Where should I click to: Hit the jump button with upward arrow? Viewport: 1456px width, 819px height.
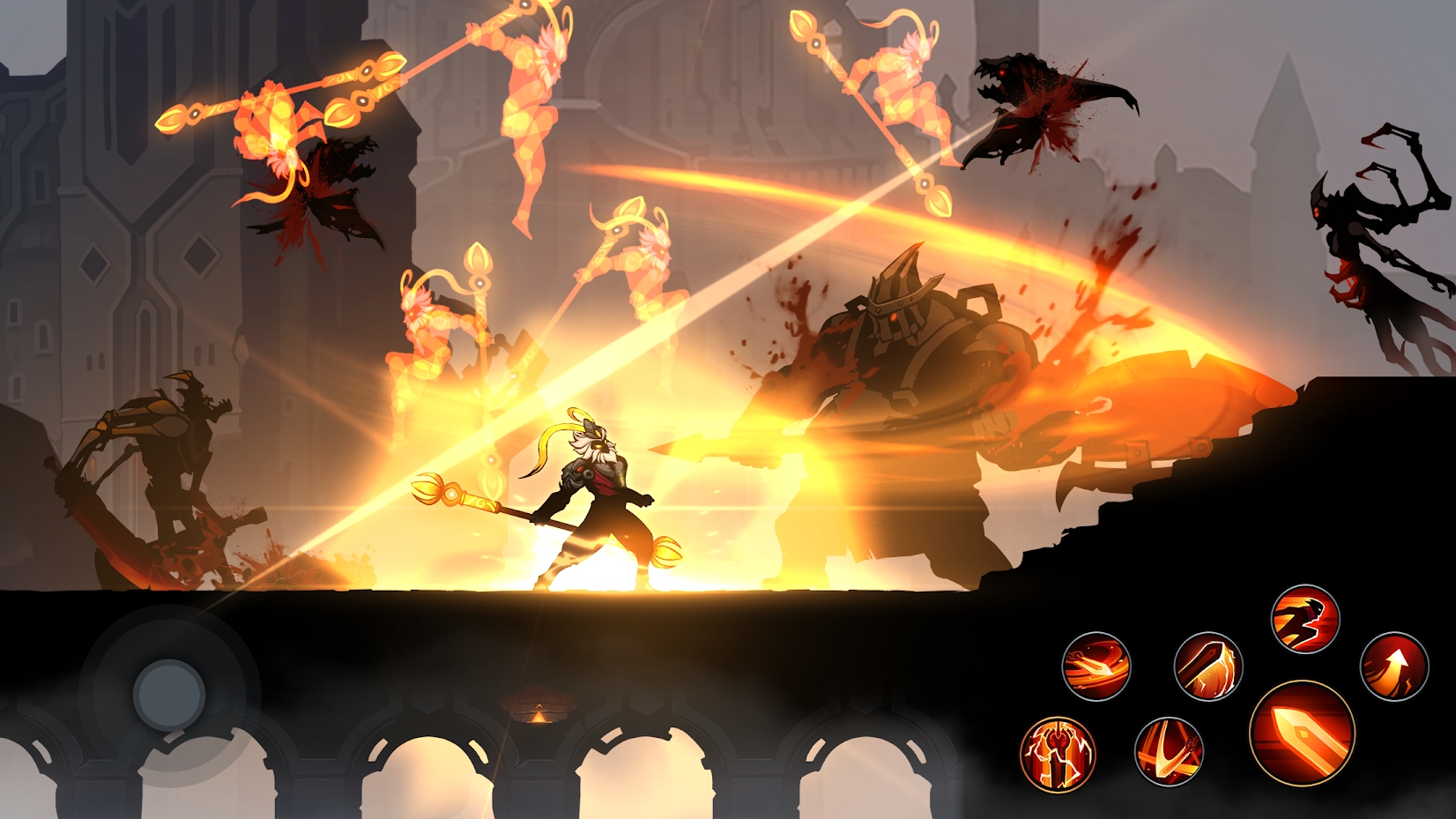pos(1393,666)
